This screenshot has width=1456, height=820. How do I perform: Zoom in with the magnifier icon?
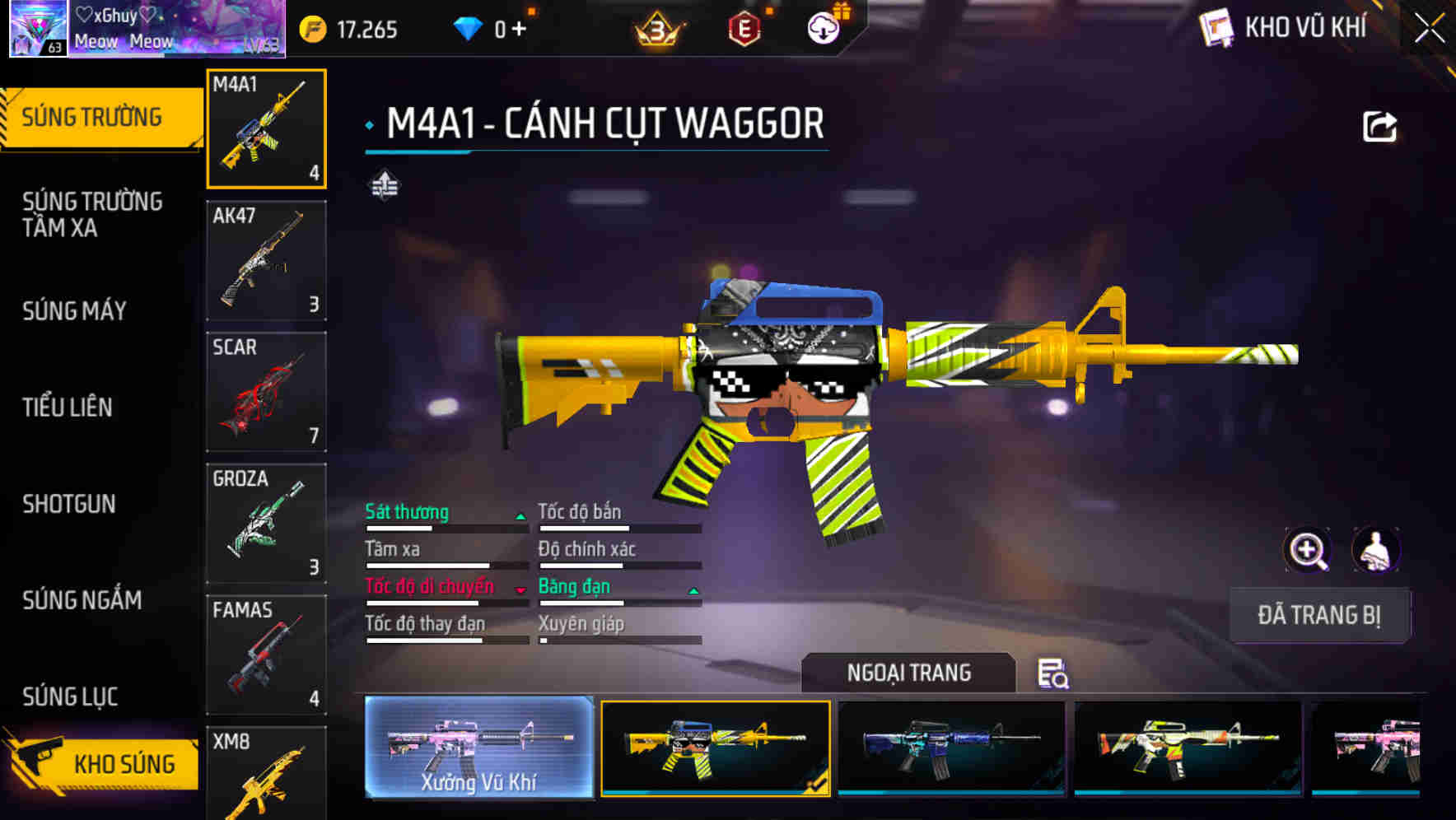click(1307, 550)
